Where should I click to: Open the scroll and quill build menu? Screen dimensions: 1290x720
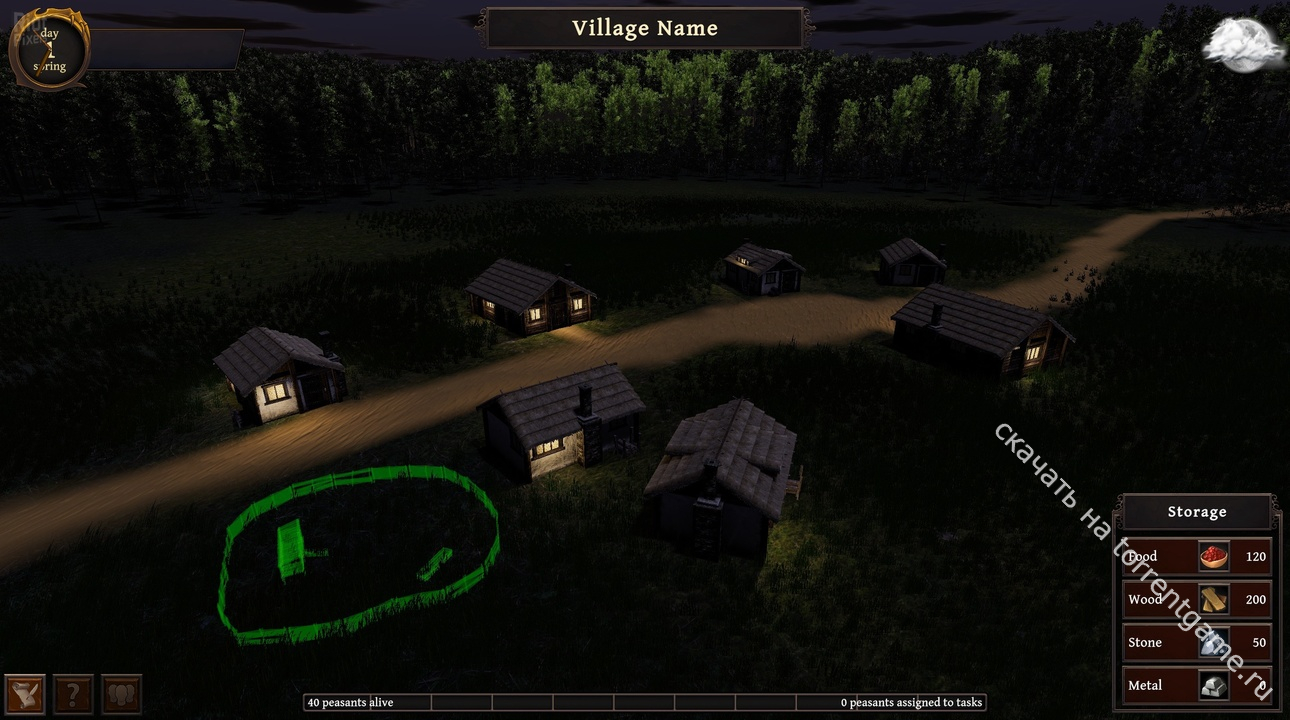24,693
